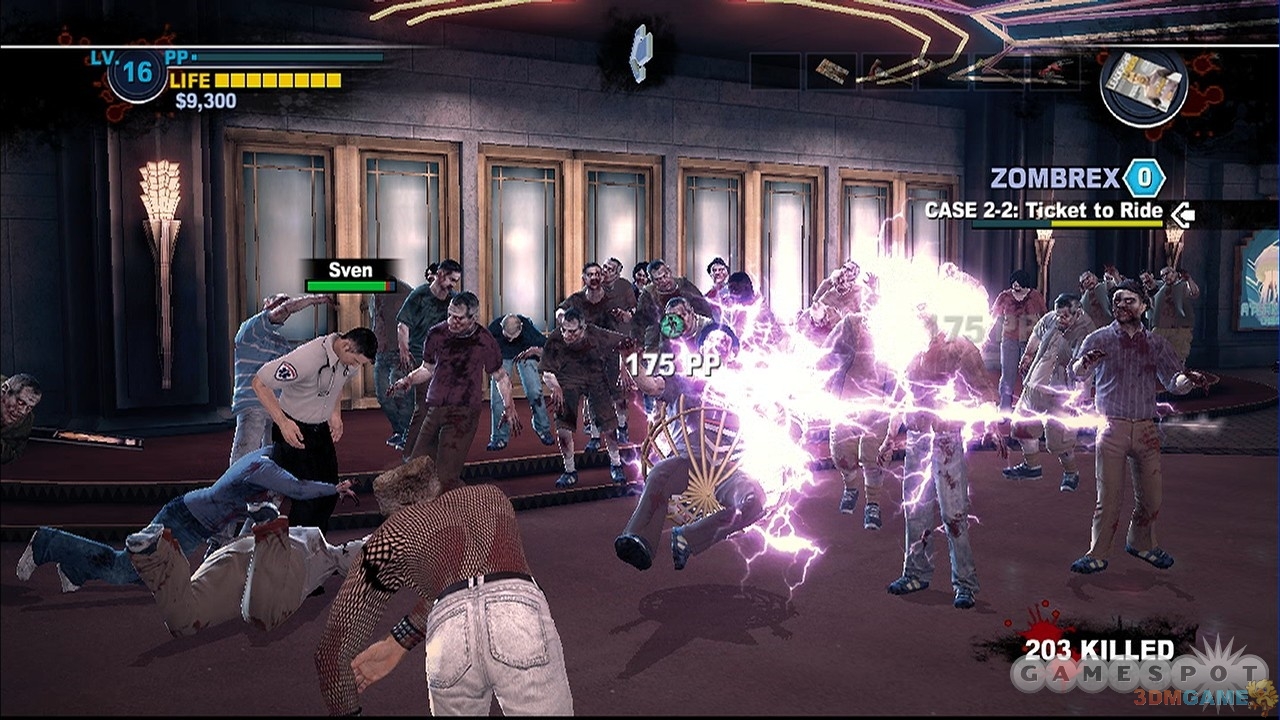The width and height of the screenshot is (1280, 720).
Task: Click the blue card icon on the top bar
Action: tap(640, 53)
